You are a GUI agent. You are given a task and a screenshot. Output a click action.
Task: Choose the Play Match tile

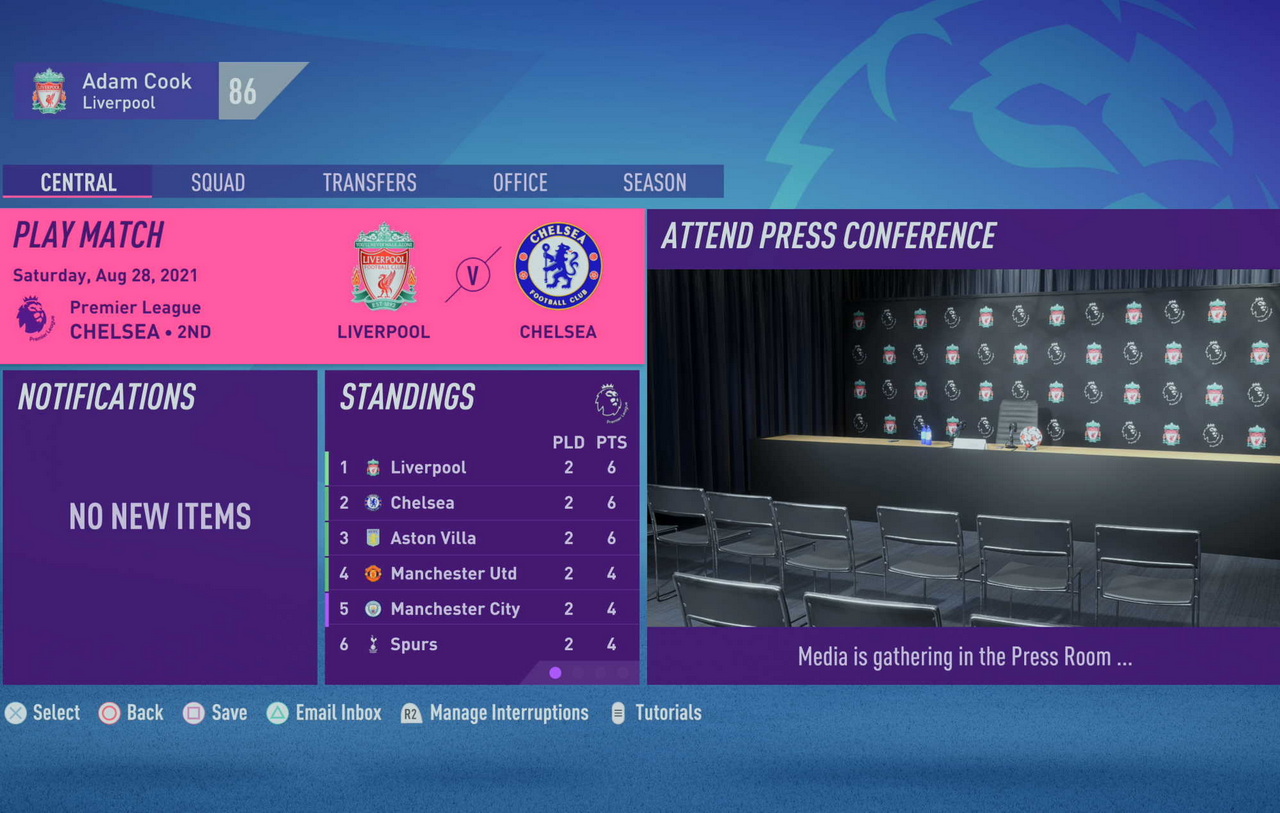322,285
